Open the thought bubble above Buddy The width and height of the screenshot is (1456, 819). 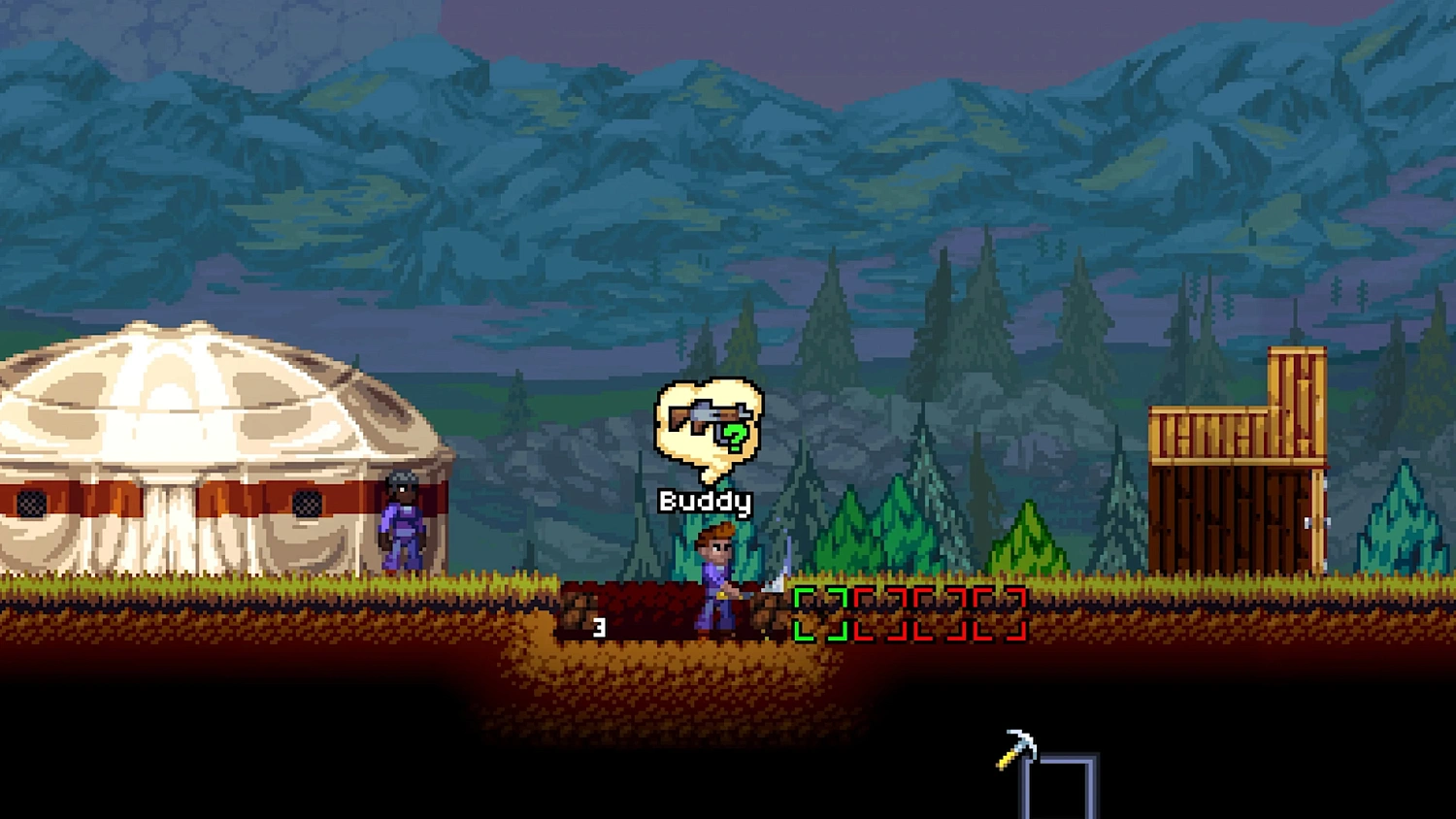point(709,427)
